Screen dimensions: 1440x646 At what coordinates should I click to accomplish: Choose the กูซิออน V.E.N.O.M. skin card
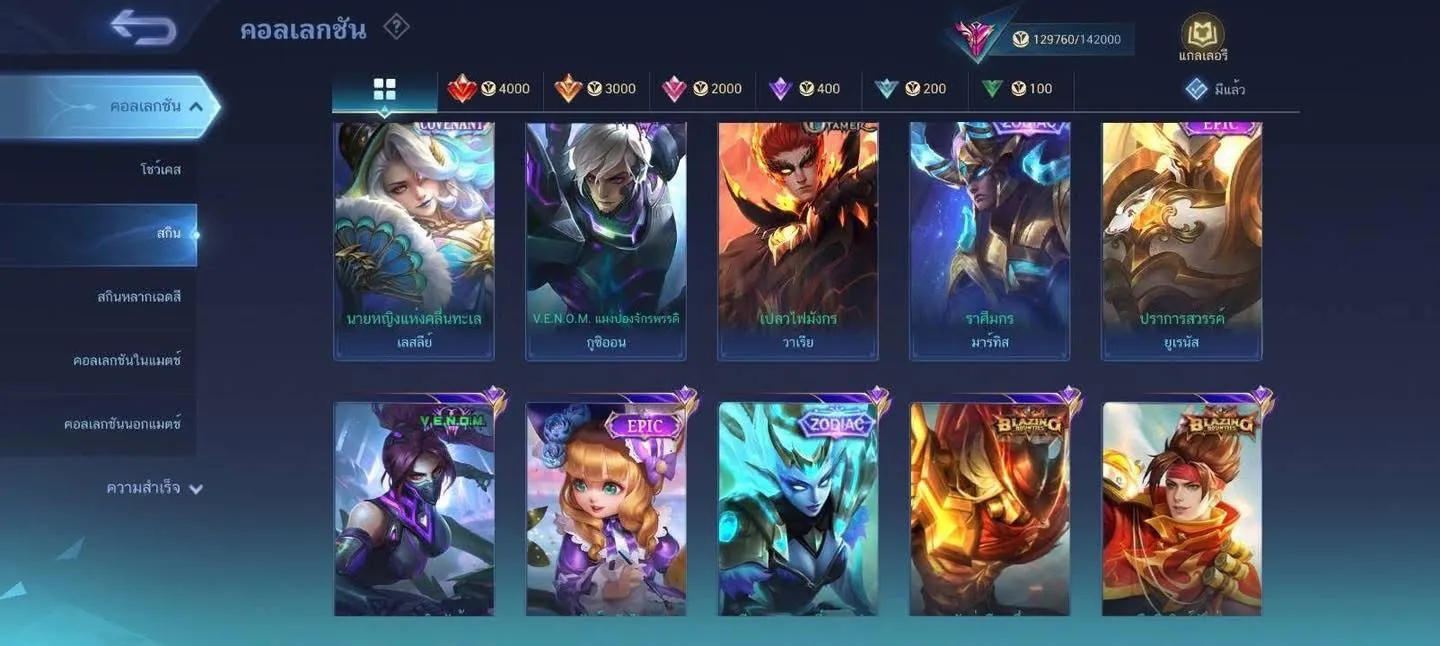606,240
